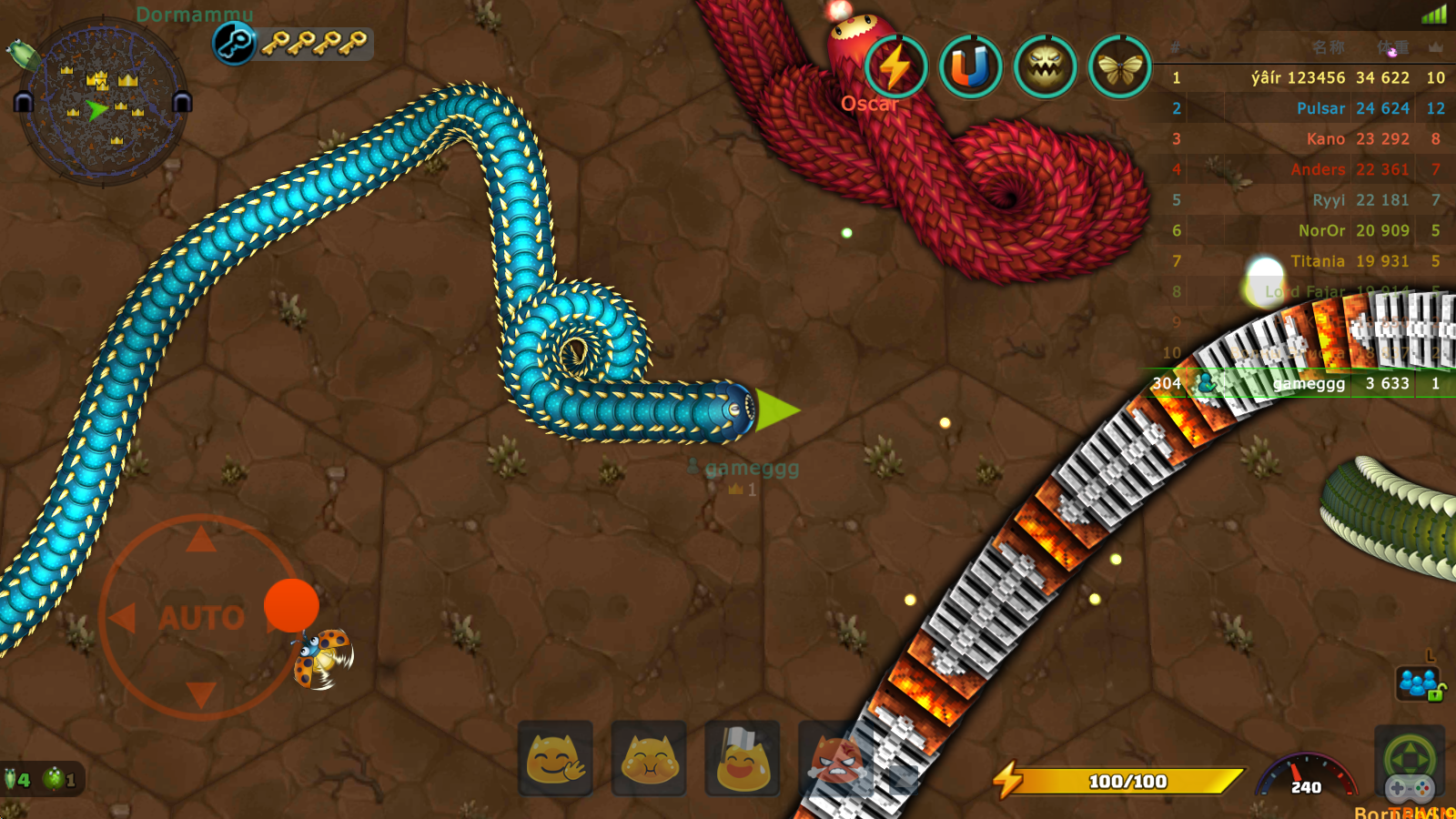Click Kano's leaderboard row
This screenshot has height=819, width=1456.
(x=1306, y=139)
